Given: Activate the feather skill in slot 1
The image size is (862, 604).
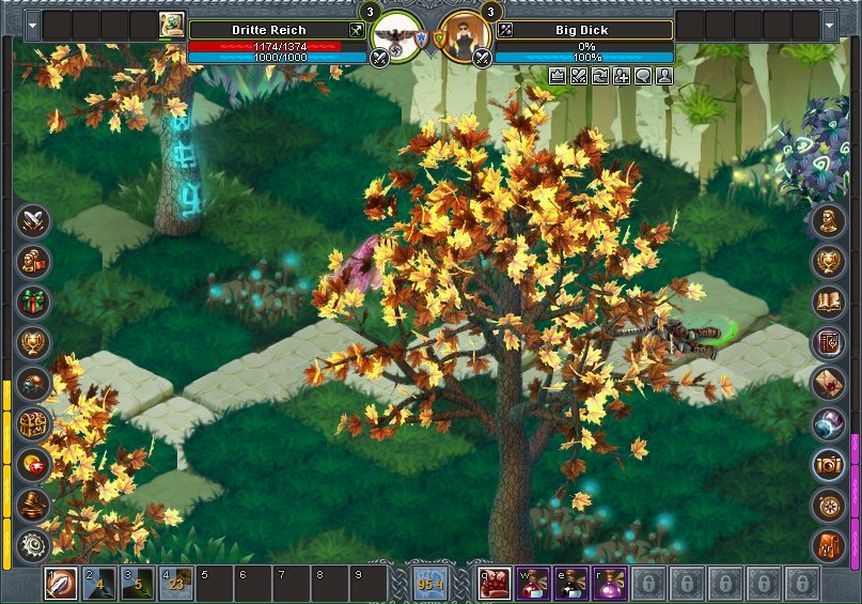Looking at the screenshot, I should tap(61, 583).
